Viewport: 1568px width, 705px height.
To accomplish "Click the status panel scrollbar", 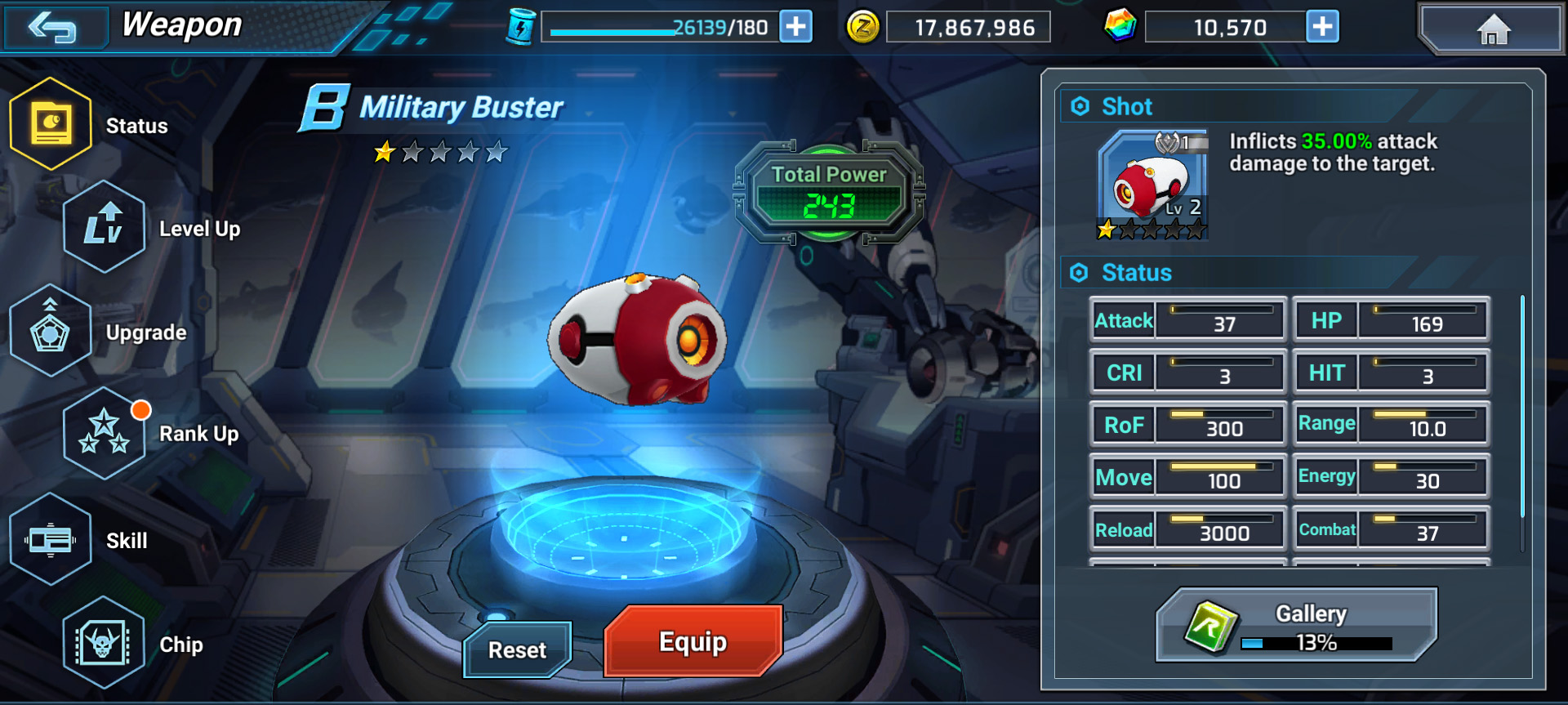I will coord(1522,408).
